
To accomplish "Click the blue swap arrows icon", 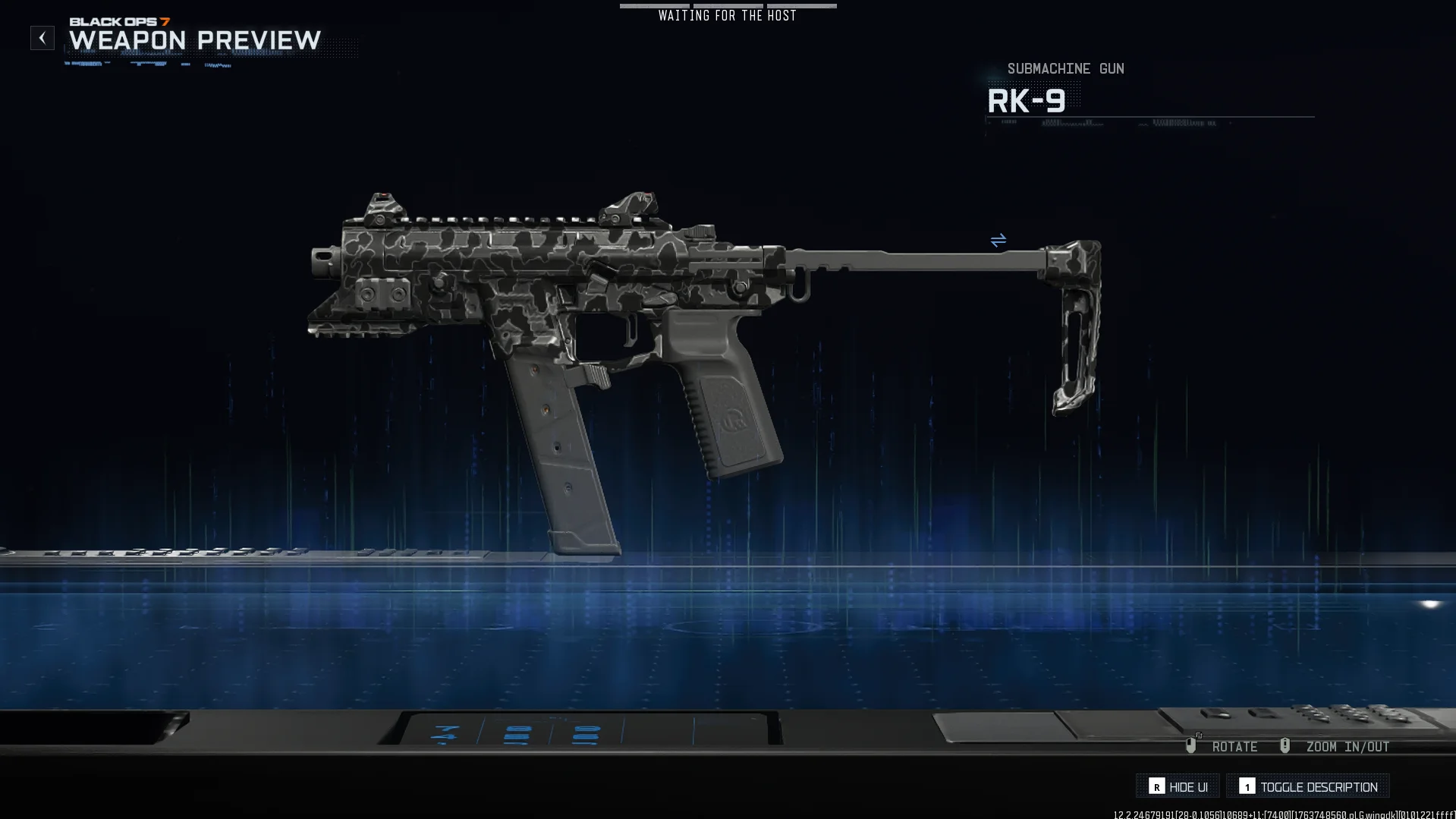I will tap(998, 241).
